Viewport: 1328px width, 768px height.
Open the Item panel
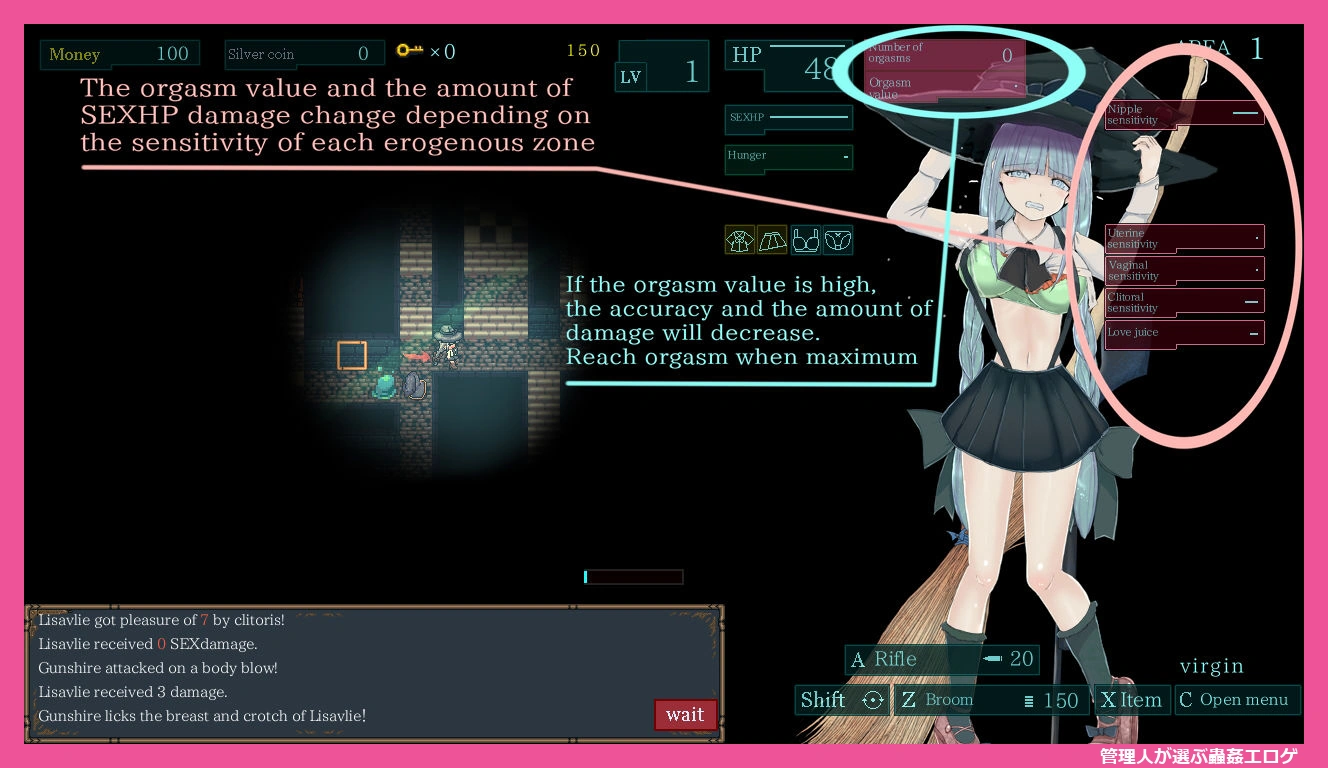click(x=1131, y=700)
